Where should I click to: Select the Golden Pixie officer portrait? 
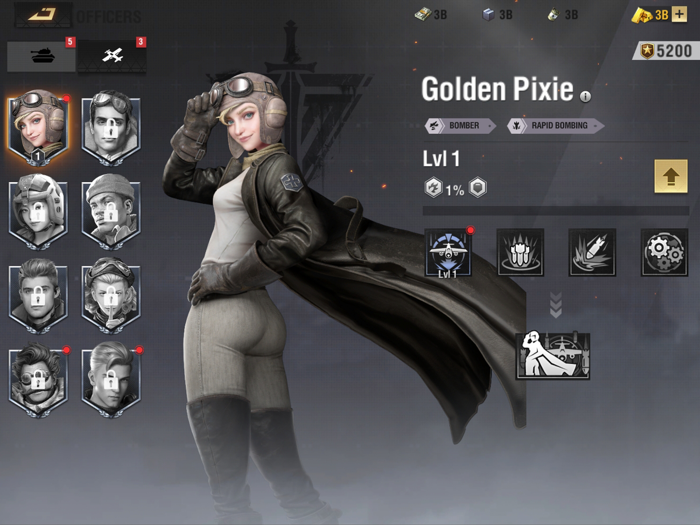[x=37, y=126]
